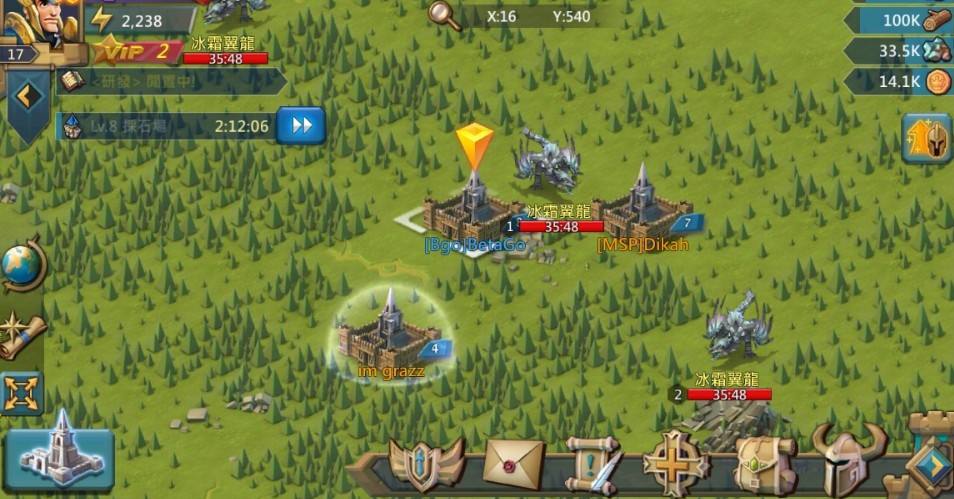The image size is (954, 499).
Task: Open the golden cross emblem menu
Action: 677,464
